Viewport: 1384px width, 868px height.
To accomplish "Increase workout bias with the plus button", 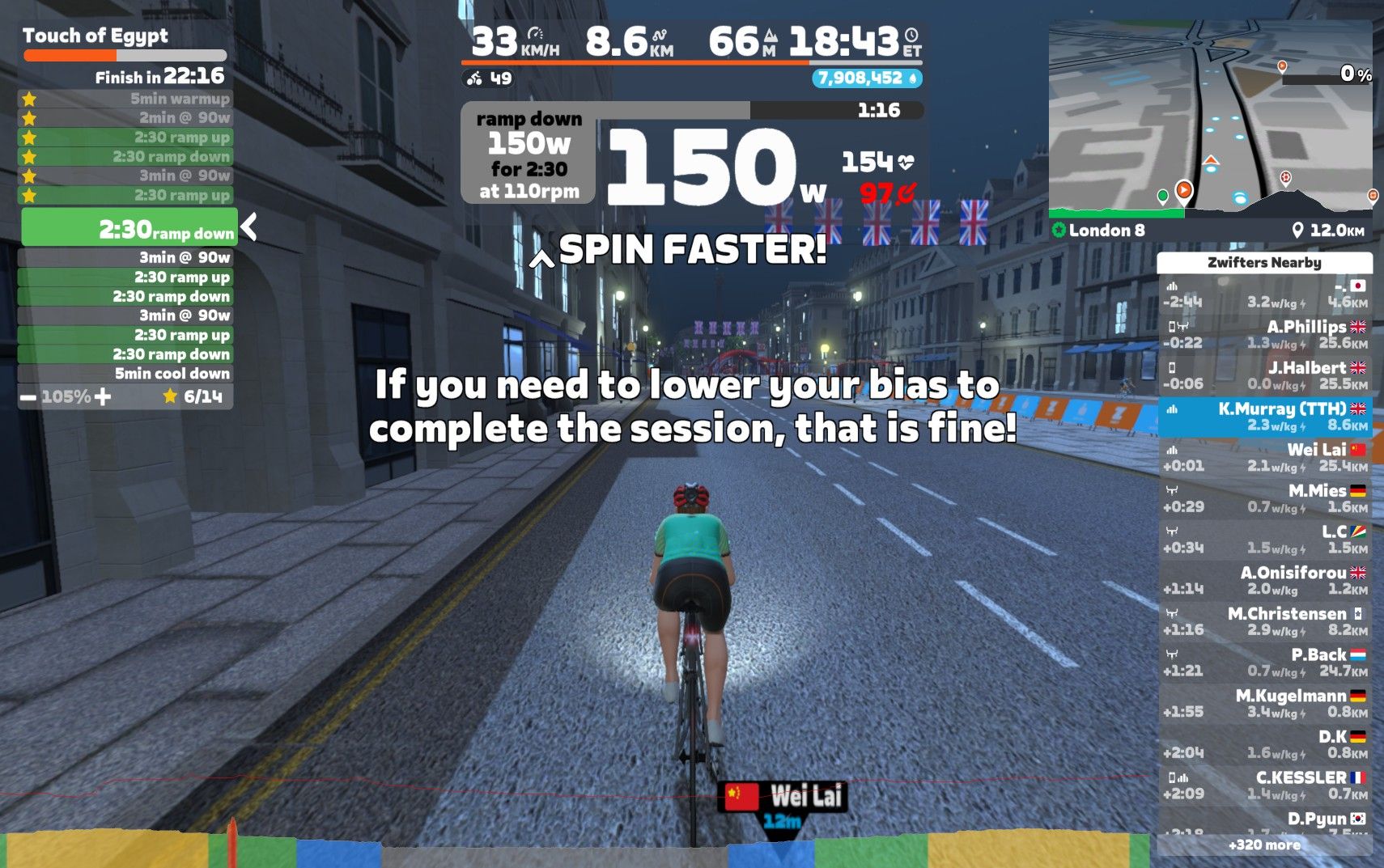I will pos(103,397).
